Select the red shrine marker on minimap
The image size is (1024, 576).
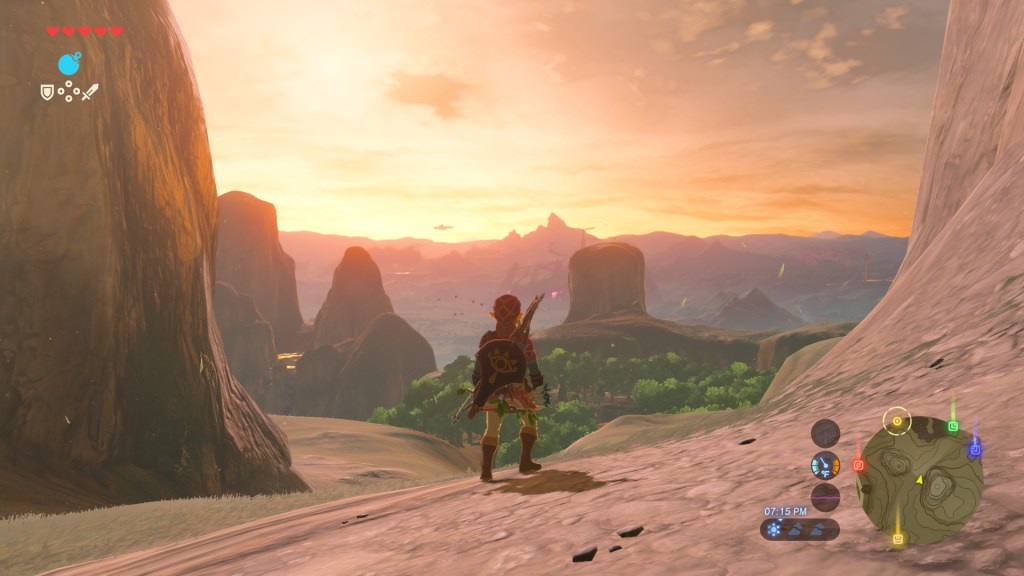click(x=858, y=465)
